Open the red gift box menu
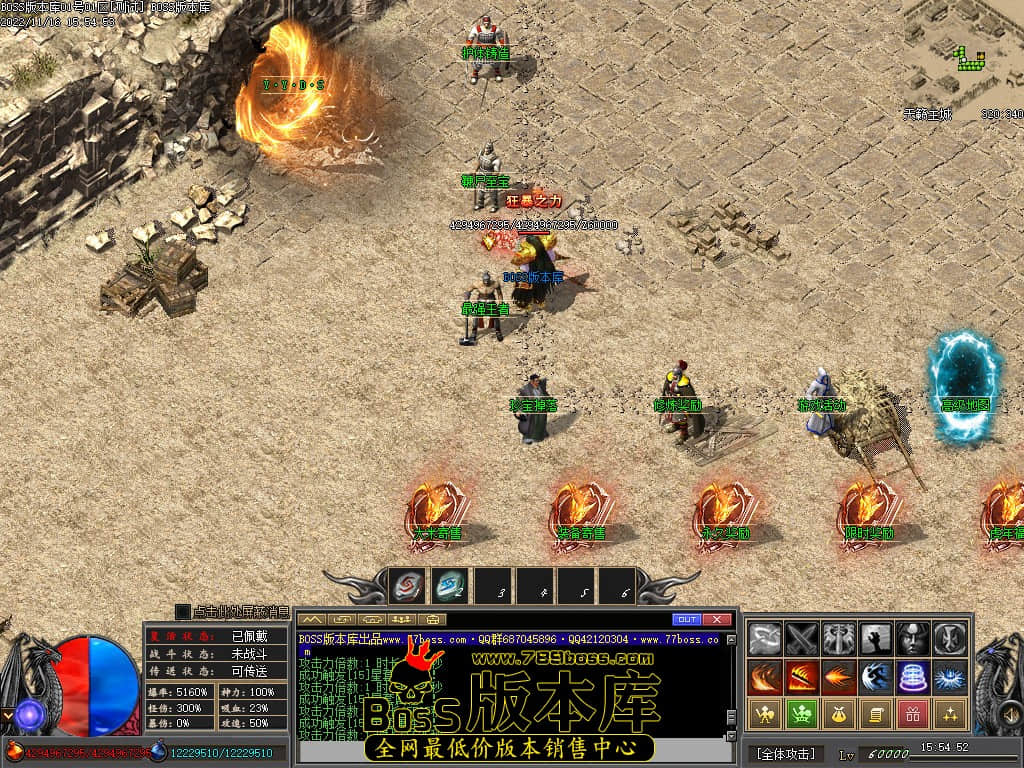 point(913,714)
